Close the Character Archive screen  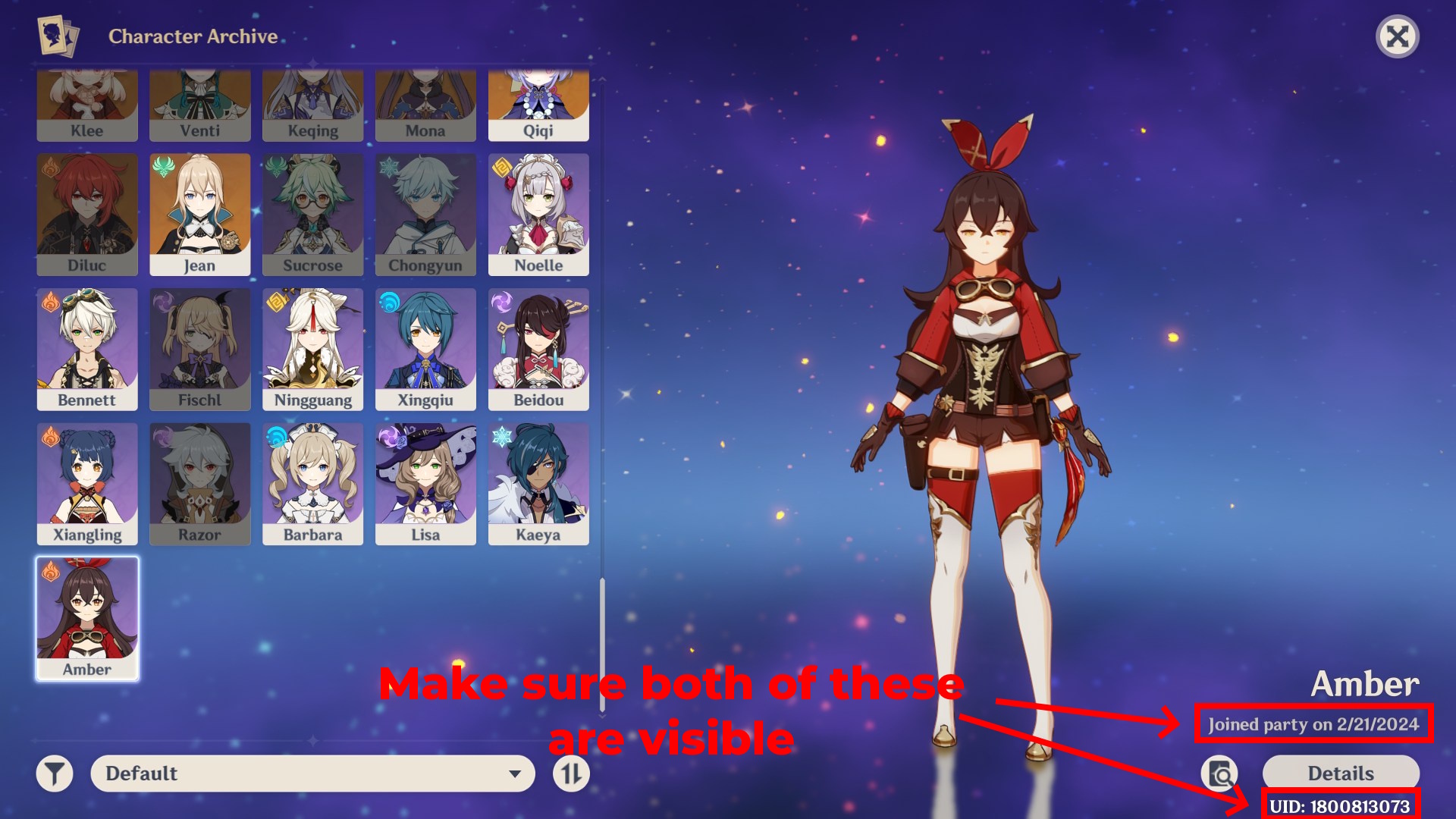1399,36
